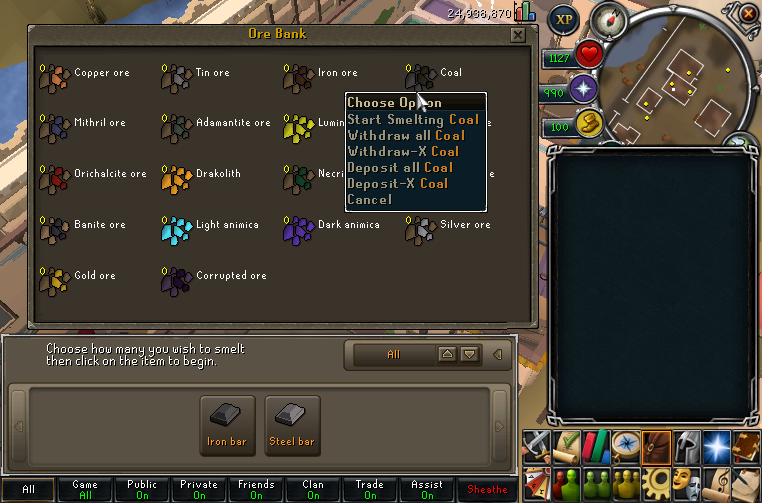Screen dimensions: 762x503
Task: Select Copper ore in the Ore Bank
Action: point(53,73)
